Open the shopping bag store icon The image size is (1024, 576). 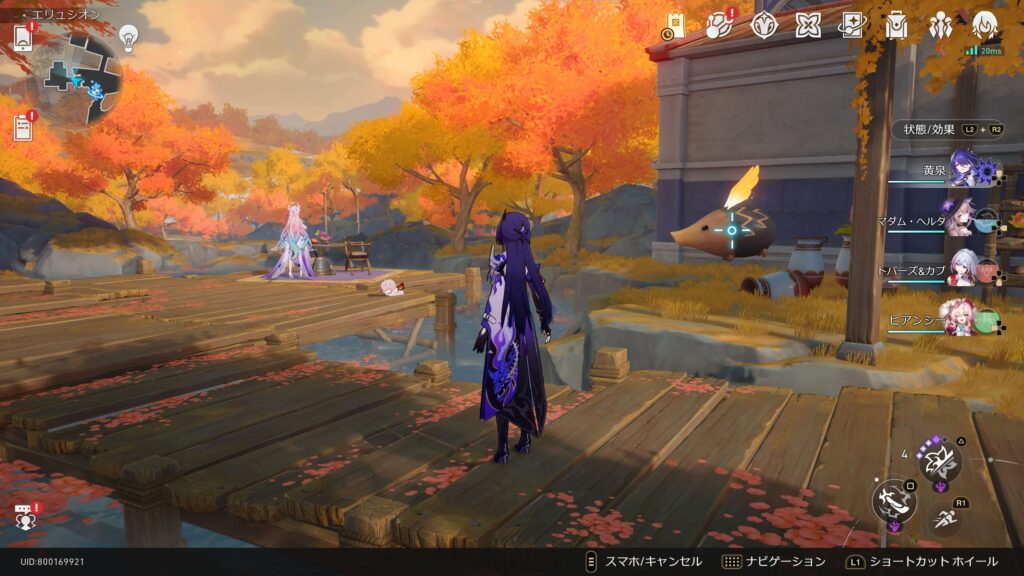tap(676, 26)
